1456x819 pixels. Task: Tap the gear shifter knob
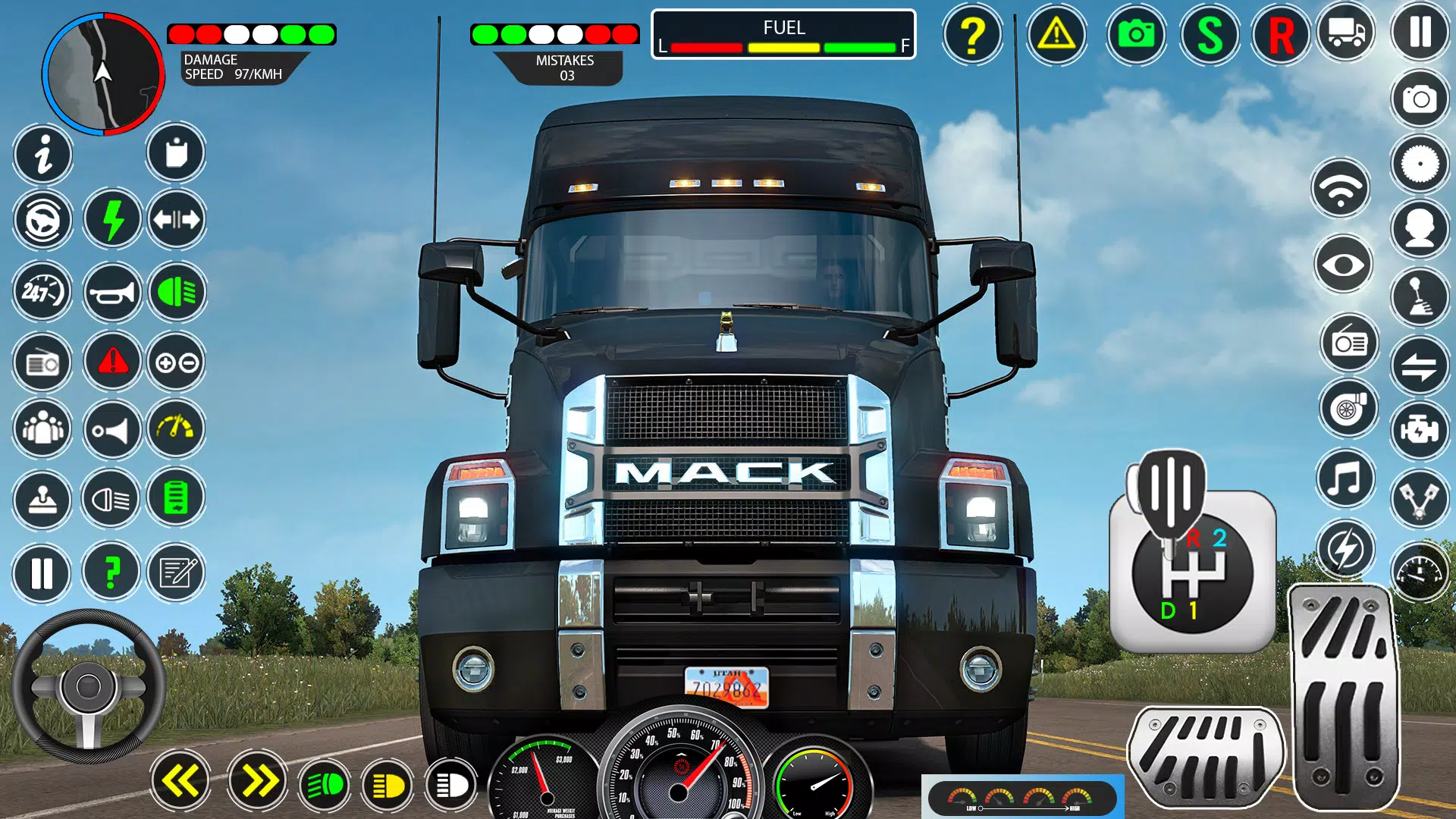point(1172,493)
